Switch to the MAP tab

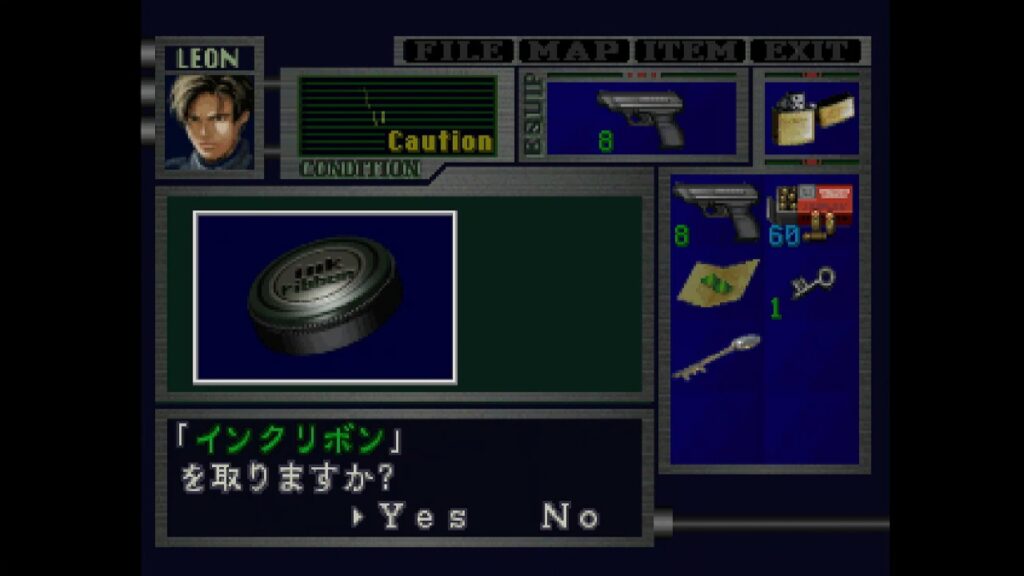pos(575,51)
